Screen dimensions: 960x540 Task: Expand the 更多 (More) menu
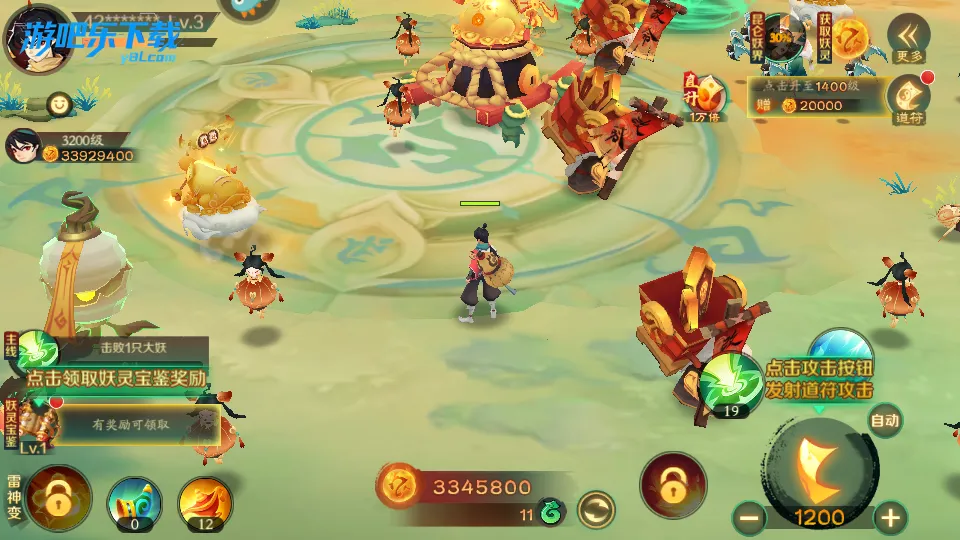coord(908,40)
